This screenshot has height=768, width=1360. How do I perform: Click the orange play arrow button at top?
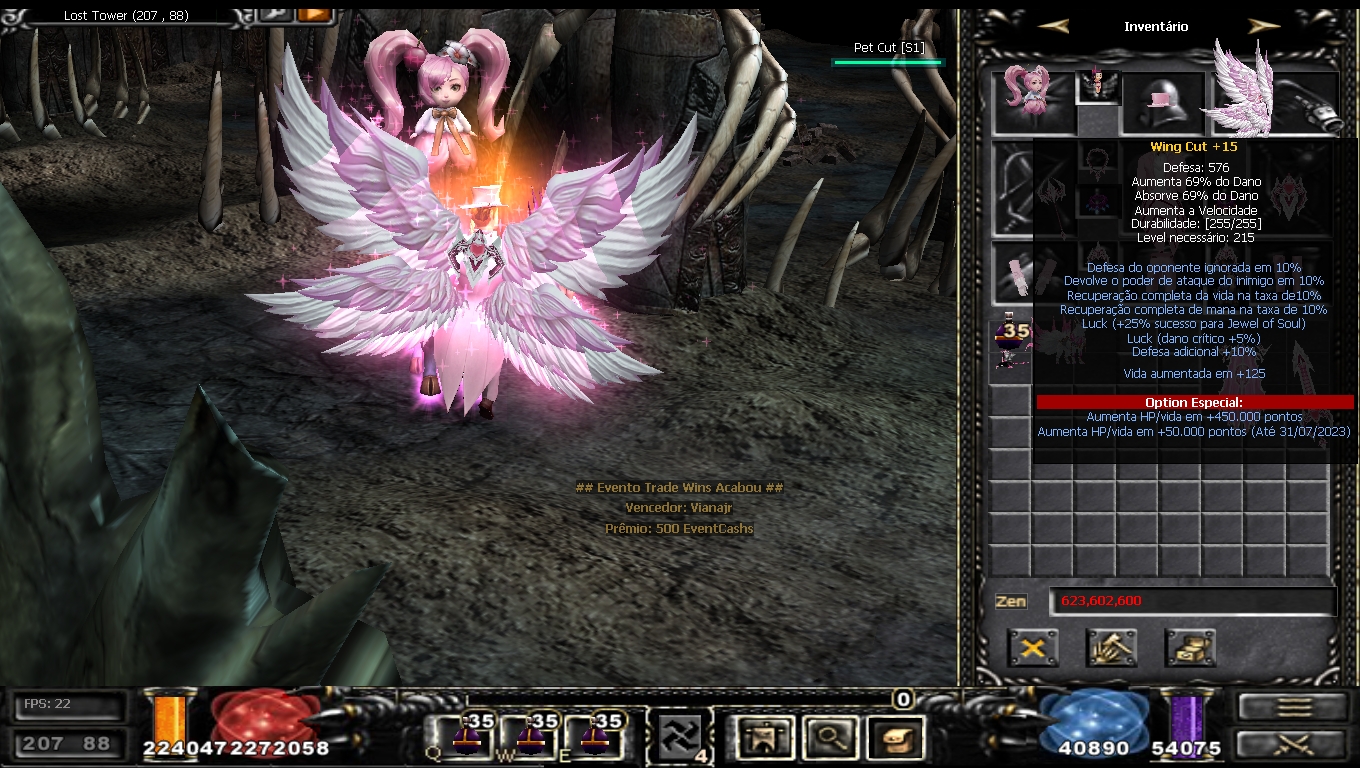[314, 14]
